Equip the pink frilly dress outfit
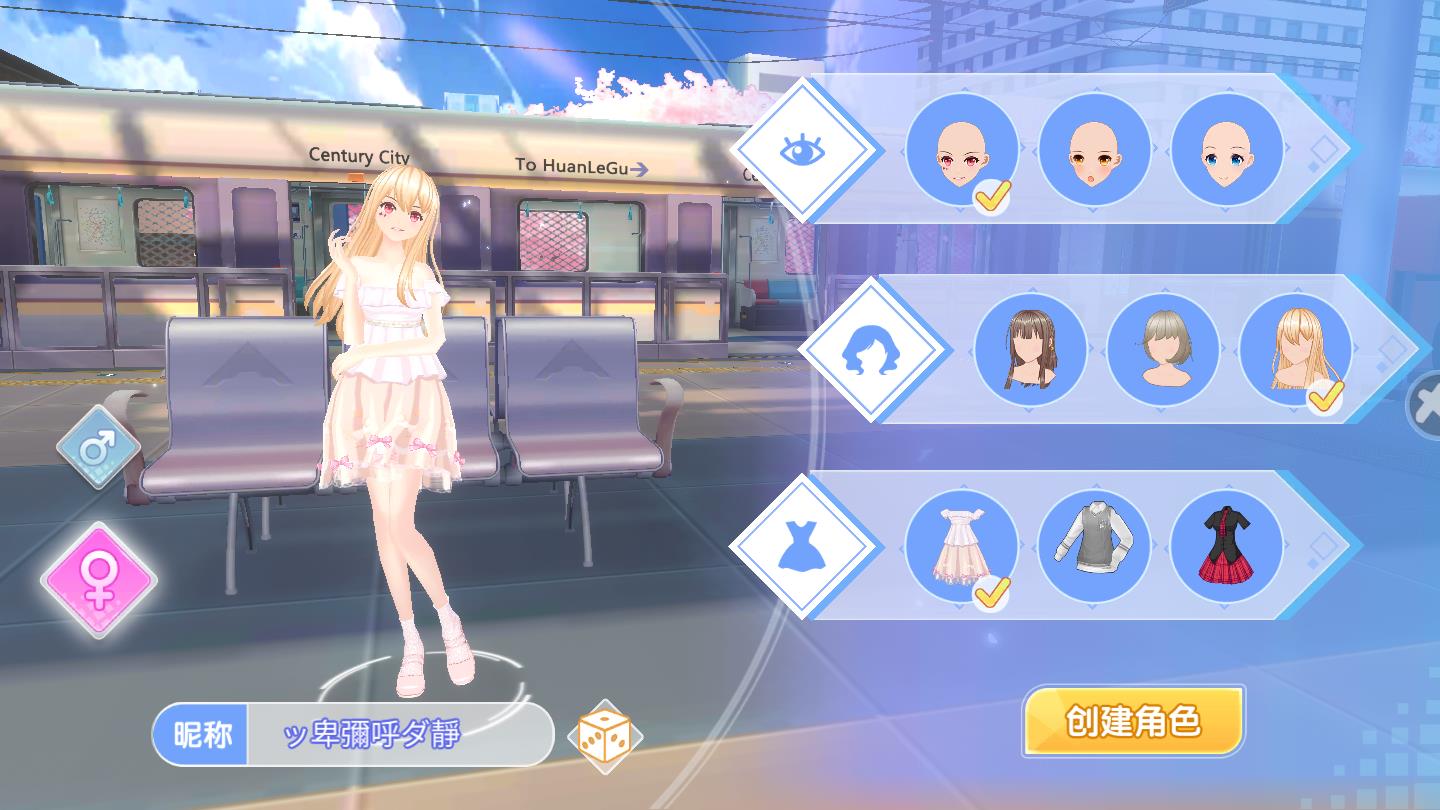Image resolution: width=1440 pixels, height=810 pixels. tap(961, 546)
